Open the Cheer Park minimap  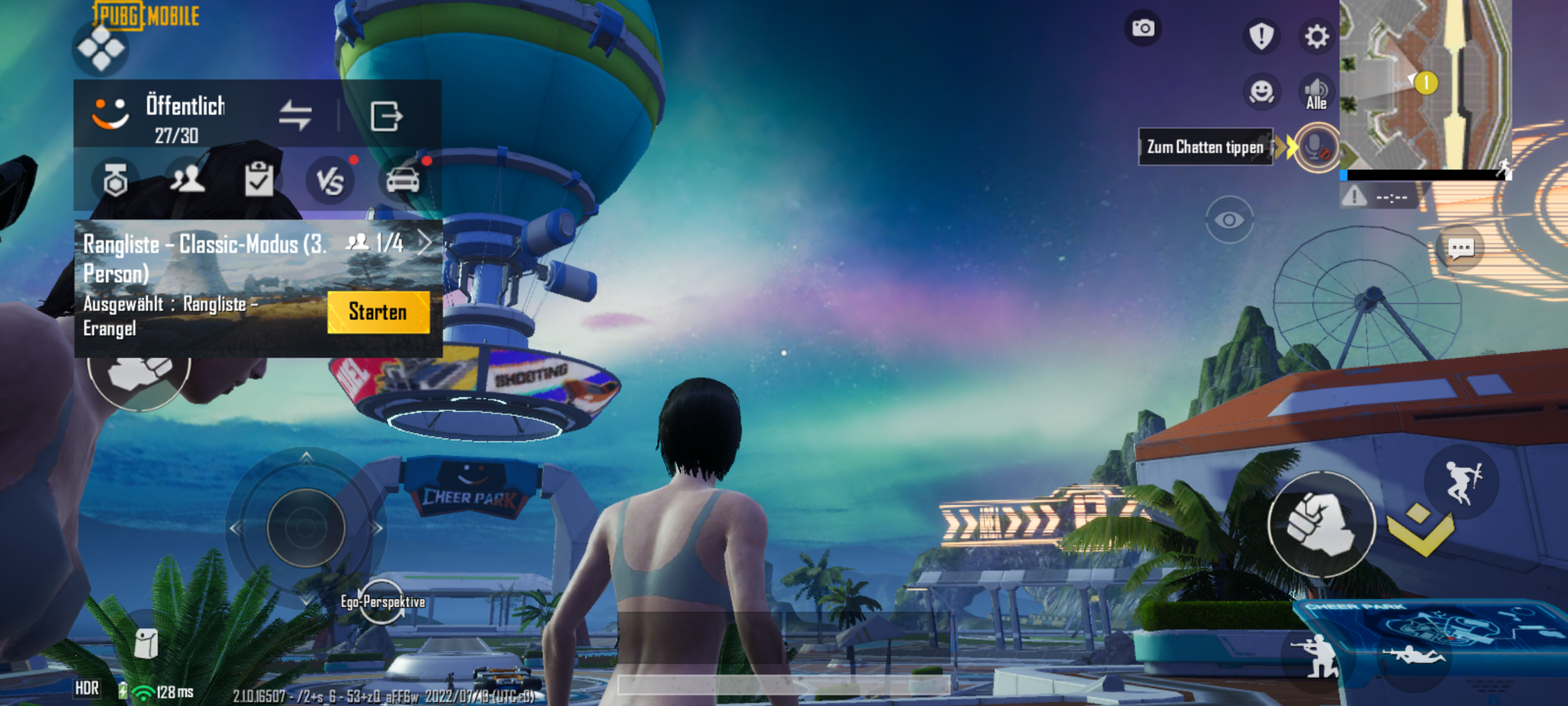click(1425, 85)
